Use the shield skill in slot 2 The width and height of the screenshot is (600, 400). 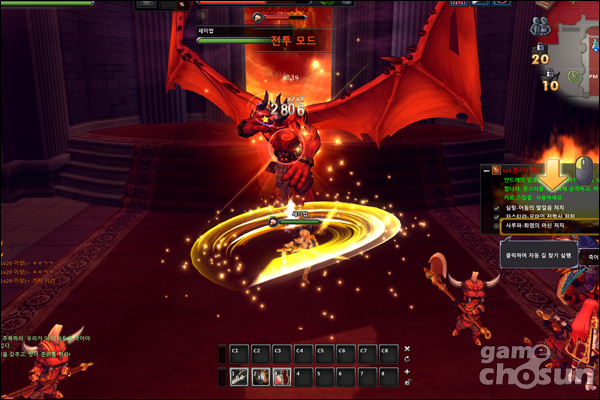point(260,376)
